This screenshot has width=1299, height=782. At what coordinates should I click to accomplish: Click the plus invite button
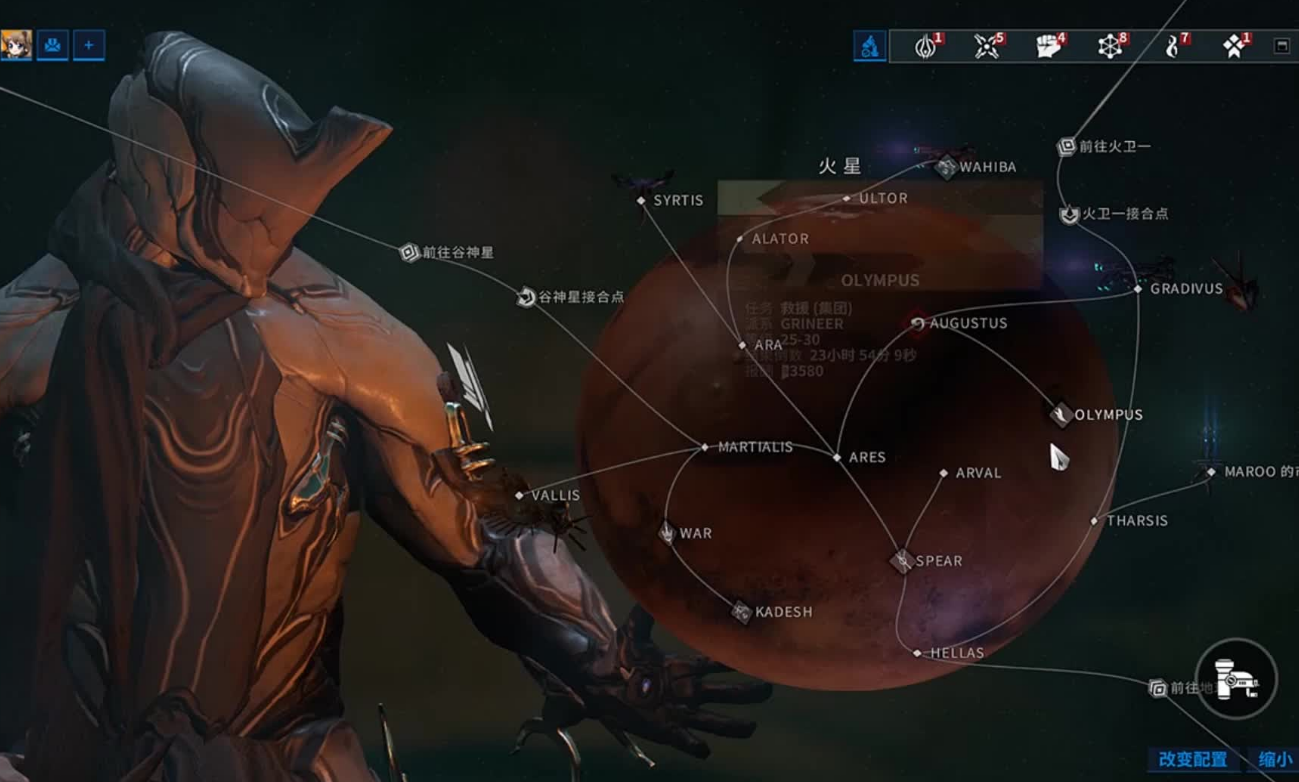[88, 45]
